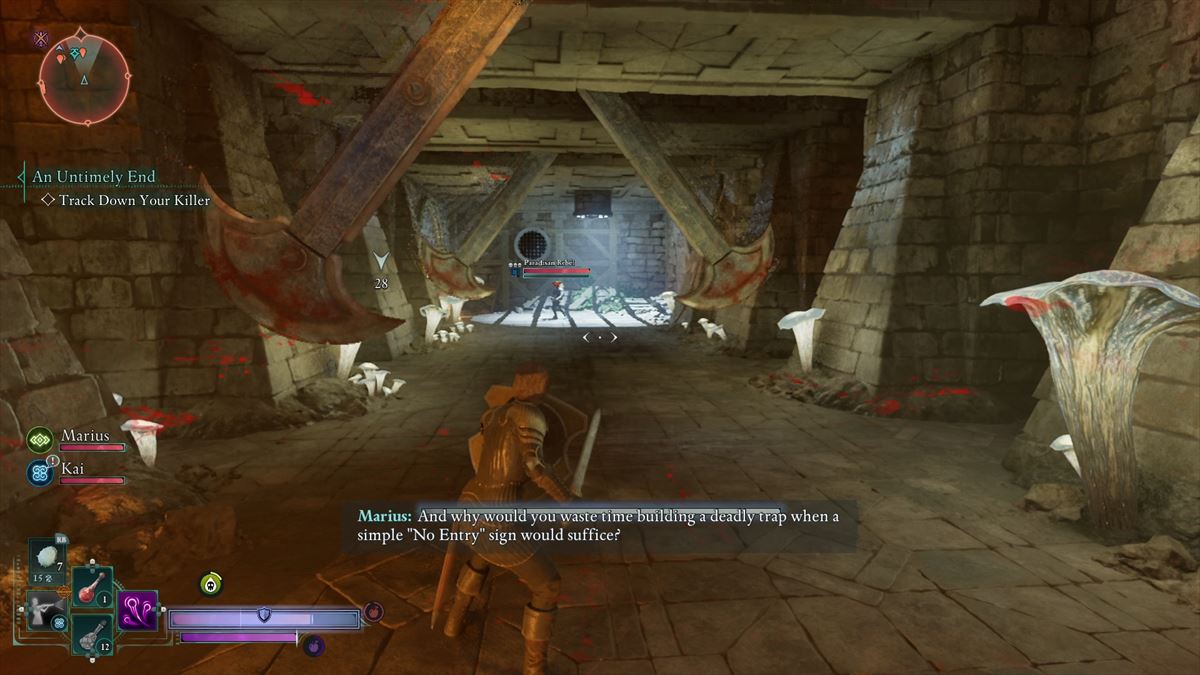Use the grey potion slot with 12 charges
This screenshot has height=675, width=1200.
(92, 633)
